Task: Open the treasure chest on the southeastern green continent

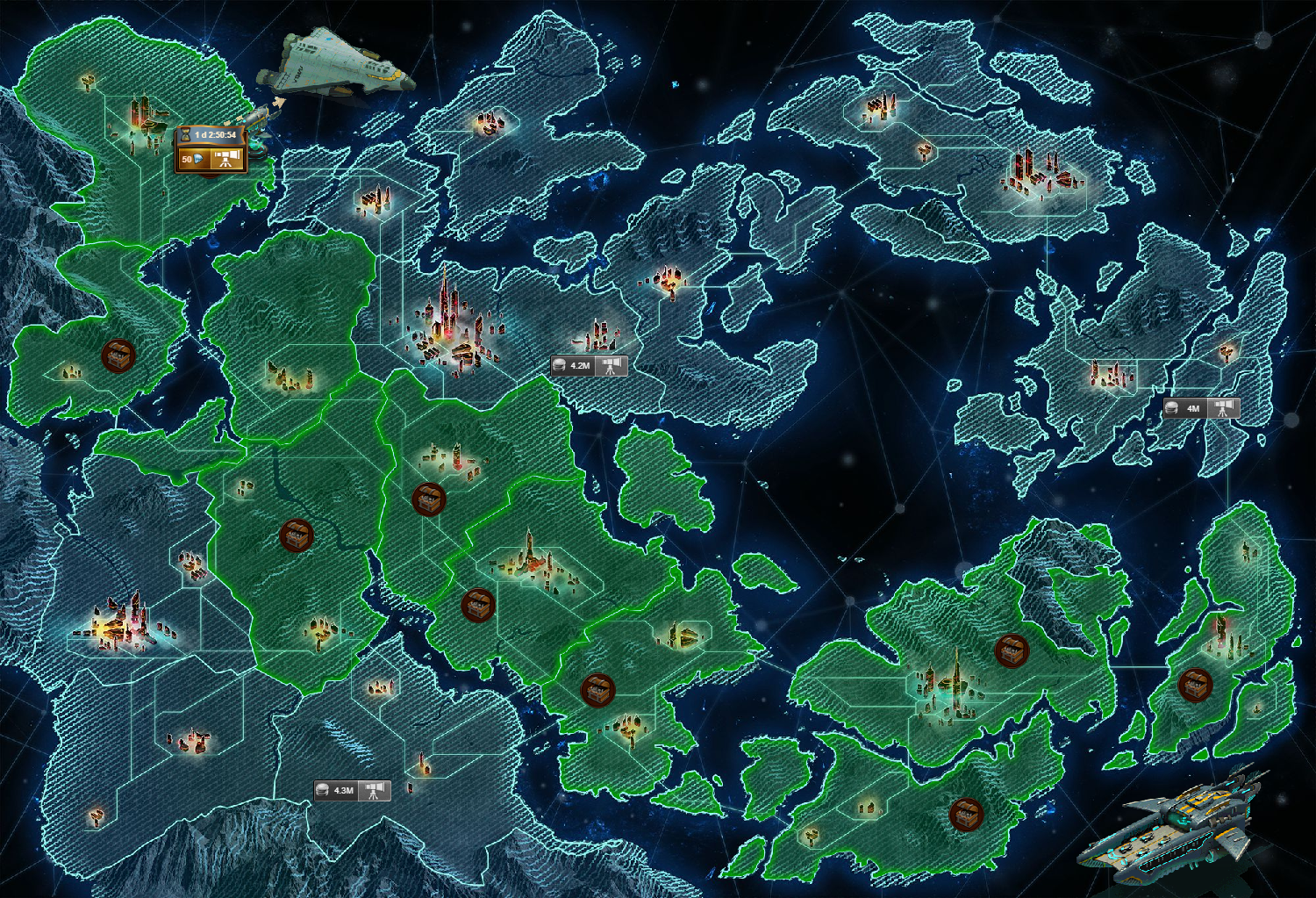Action: click(1011, 650)
